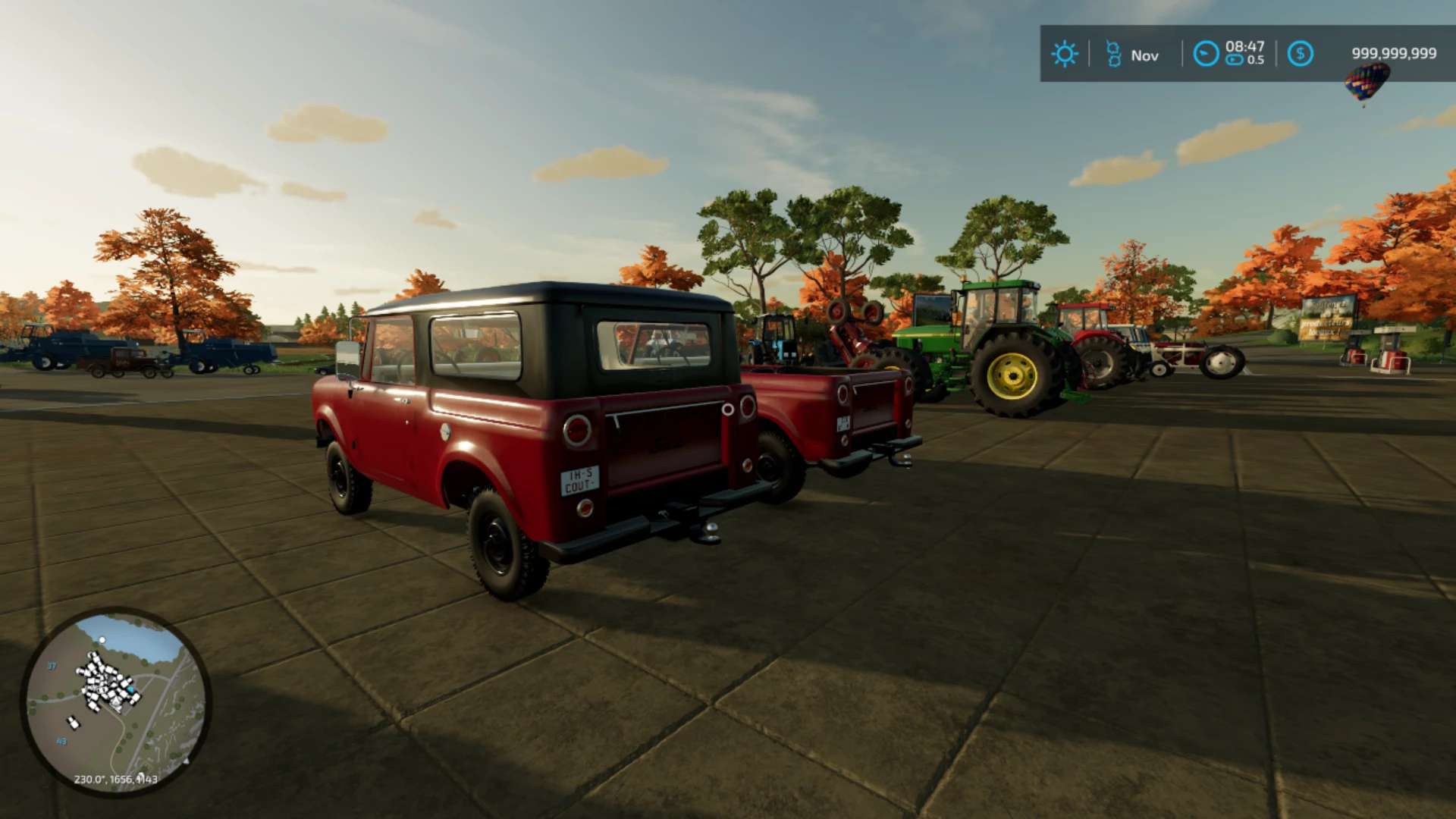Select the clock time icon
Screen dimensions: 1456x819
(1206, 54)
